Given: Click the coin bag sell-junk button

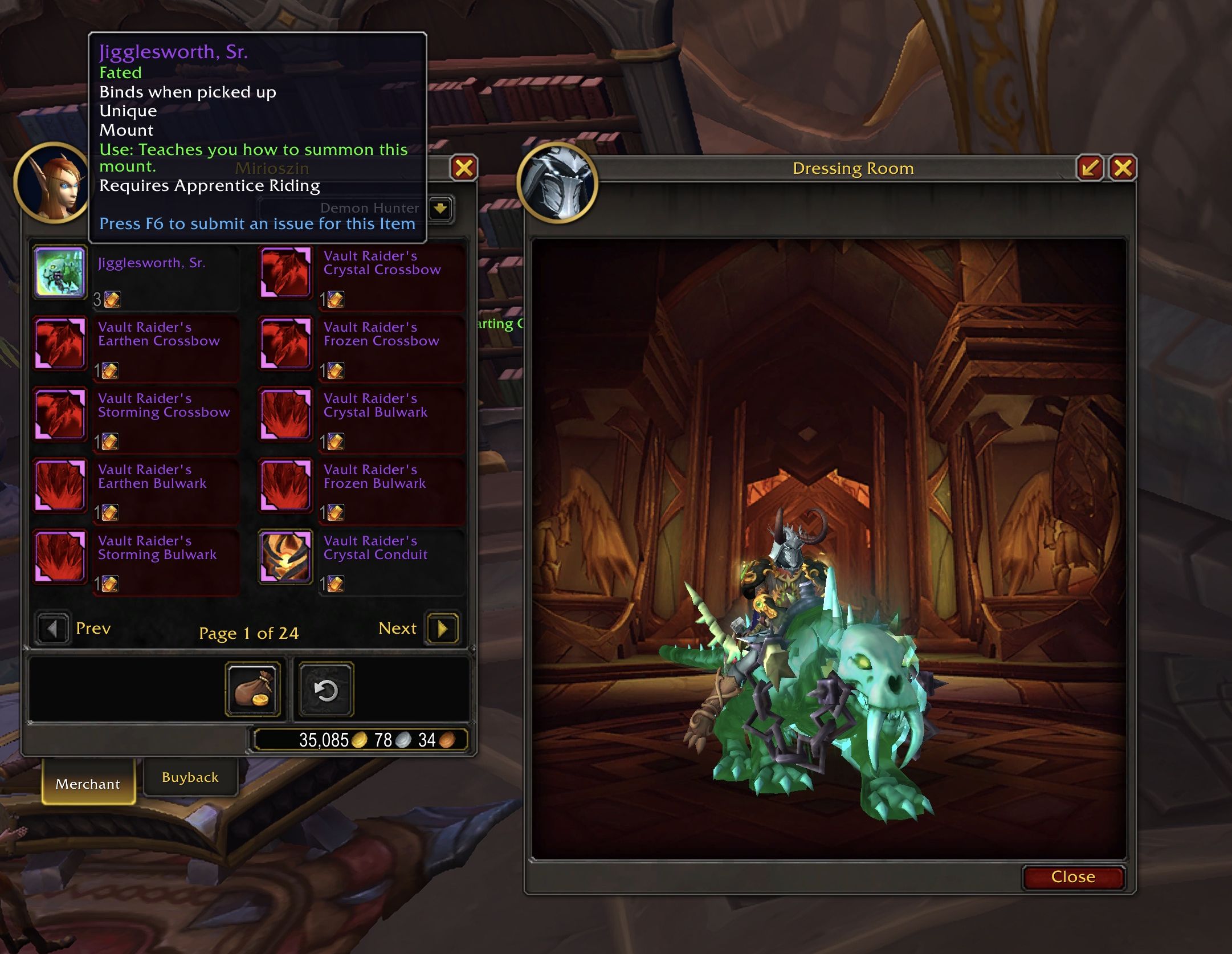Looking at the screenshot, I should (x=253, y=690).
